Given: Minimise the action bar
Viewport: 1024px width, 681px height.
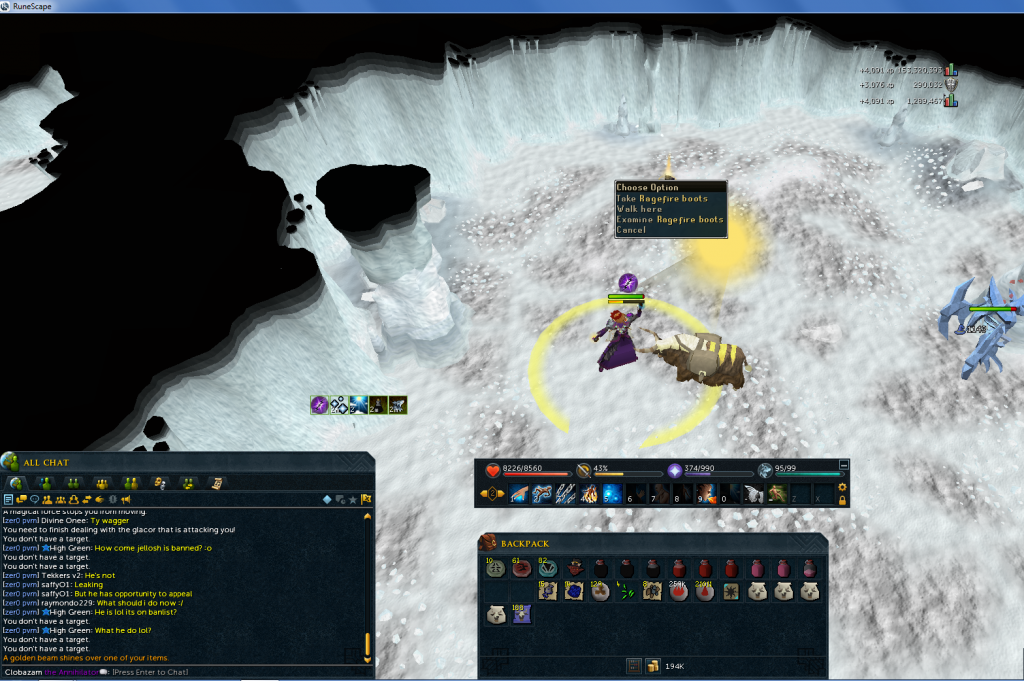Looking at the screenshot, I should (843, 465).
